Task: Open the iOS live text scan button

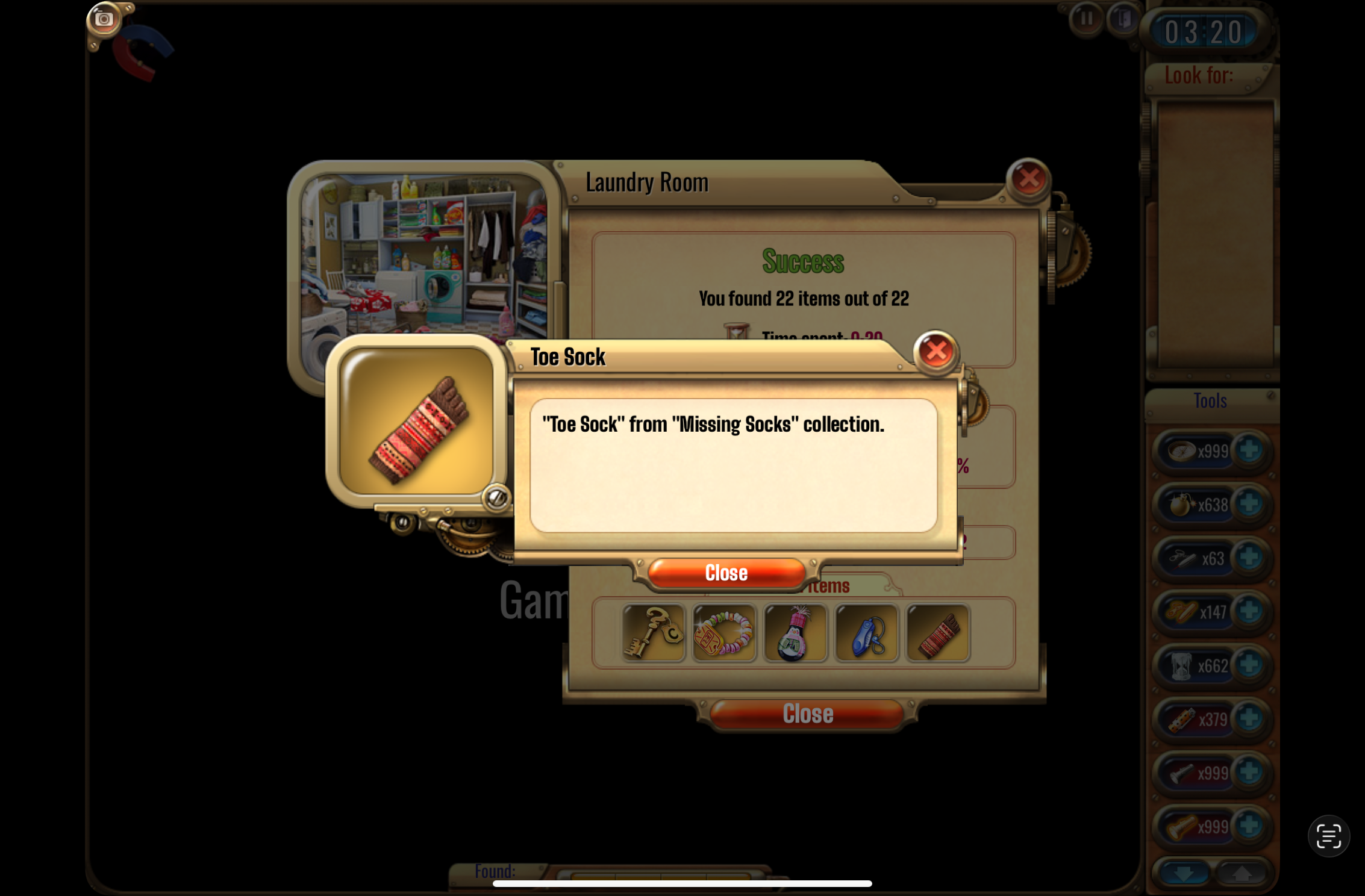Action: point(1328,836)
